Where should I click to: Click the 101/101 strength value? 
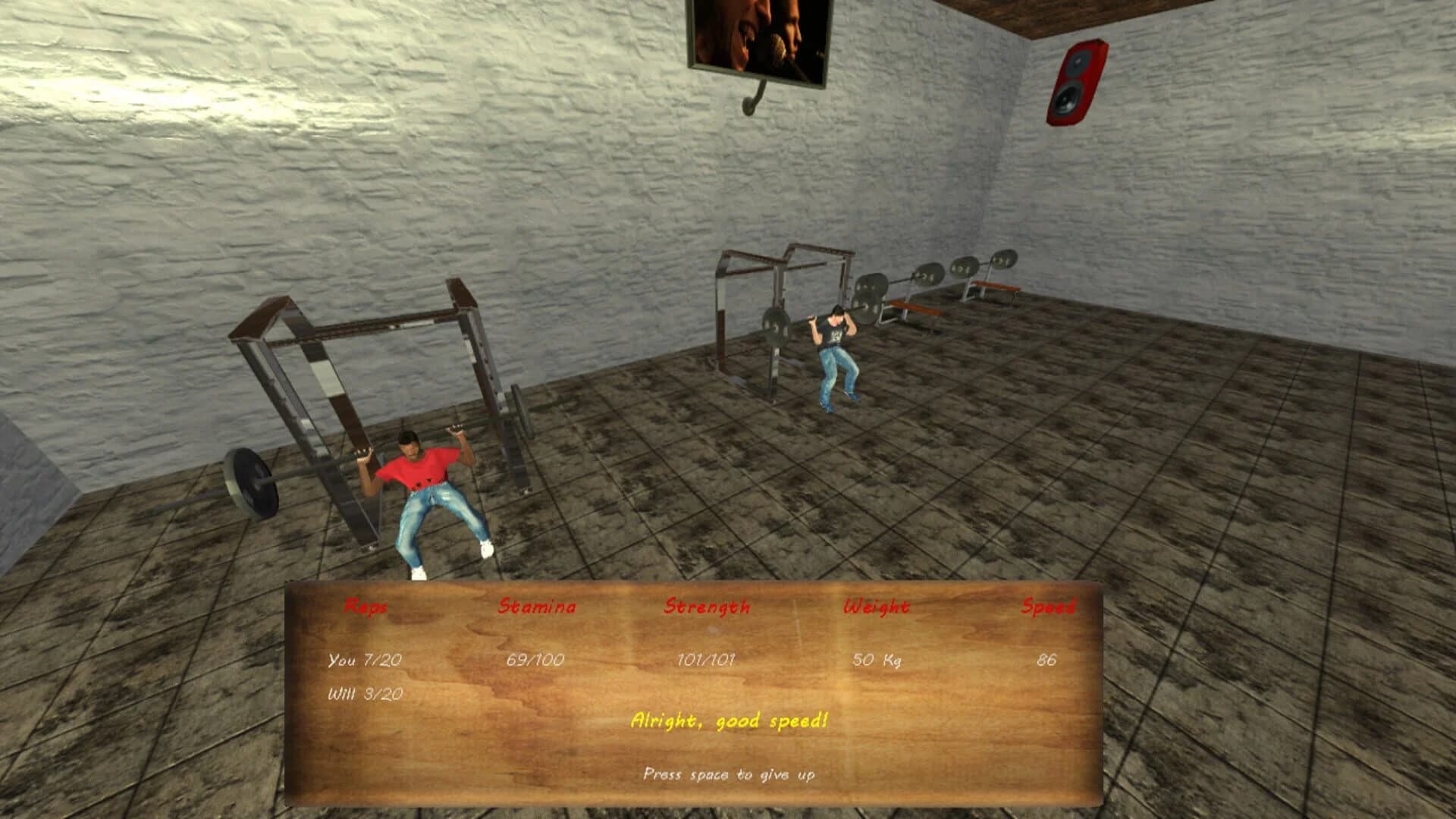point(705,660)
